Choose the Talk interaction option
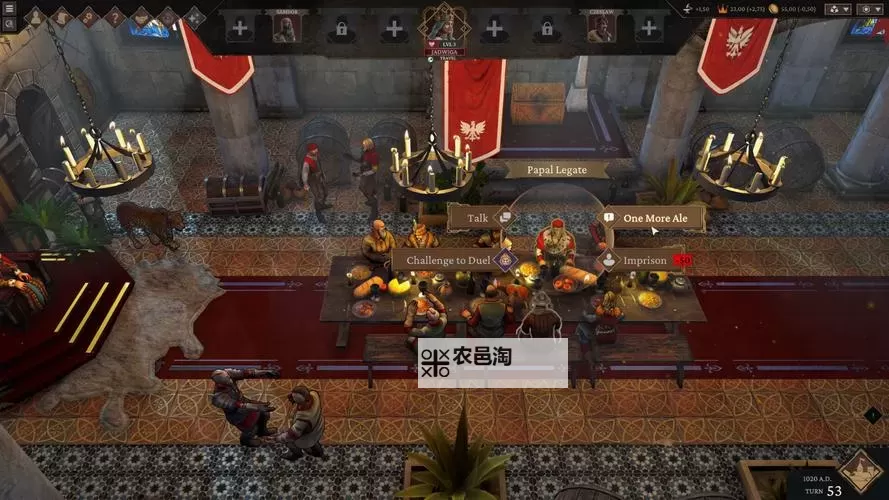Screen dimensions: 889x500 (479, 216)
